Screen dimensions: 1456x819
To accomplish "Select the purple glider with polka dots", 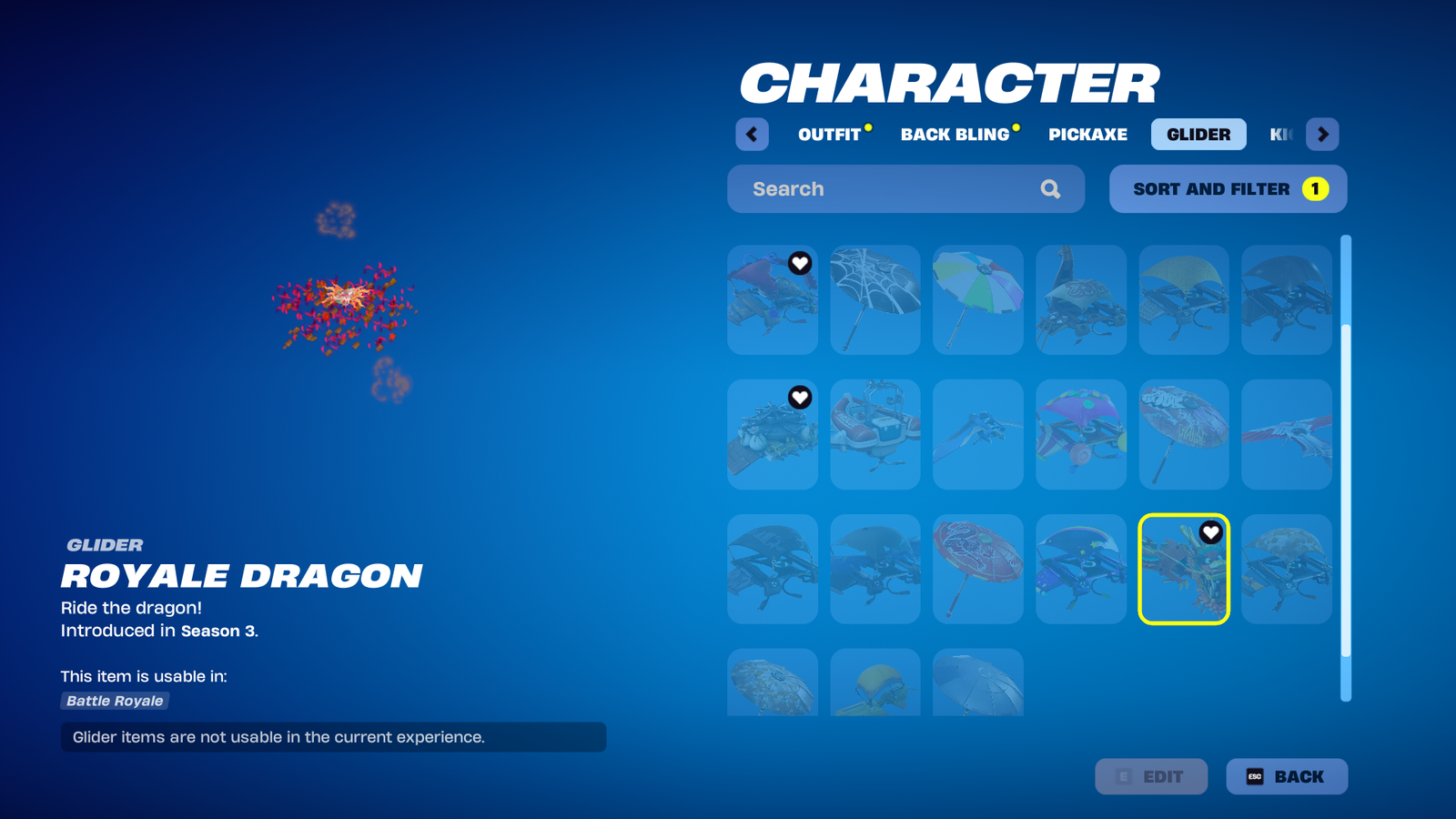I will click(x=1081, y=434).
